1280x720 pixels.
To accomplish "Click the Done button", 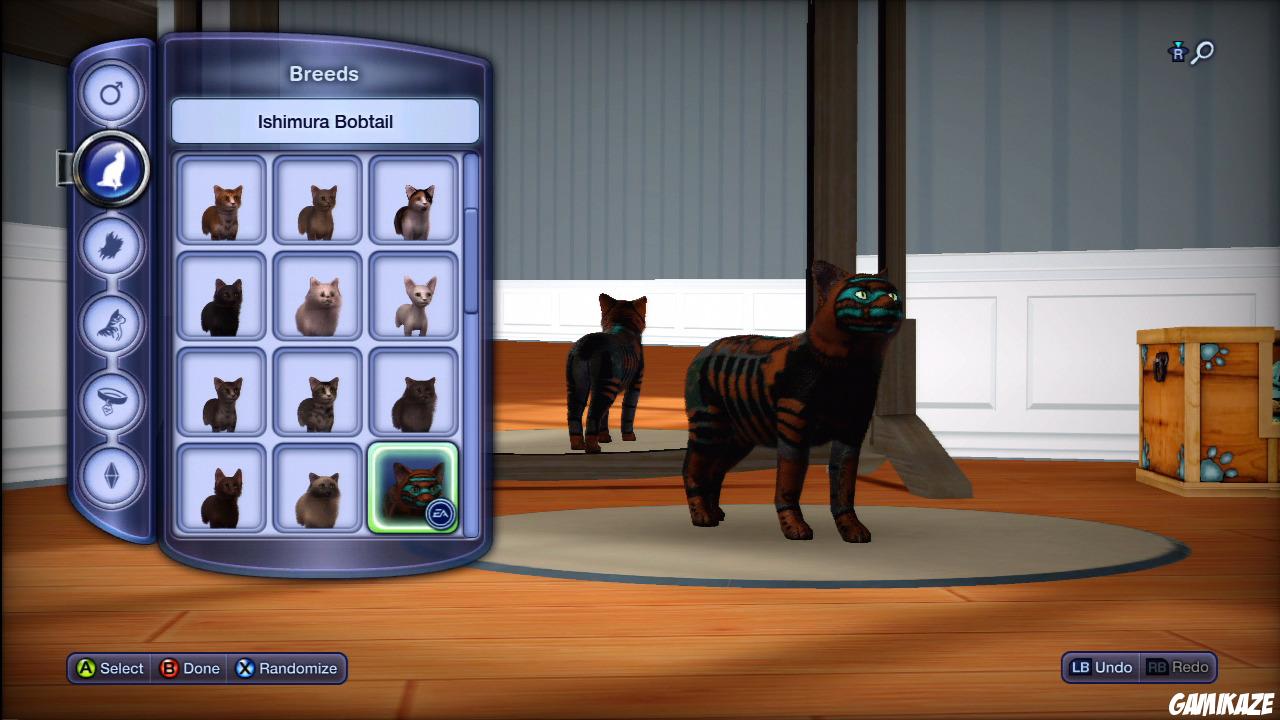I will click(x=190, y=669).
